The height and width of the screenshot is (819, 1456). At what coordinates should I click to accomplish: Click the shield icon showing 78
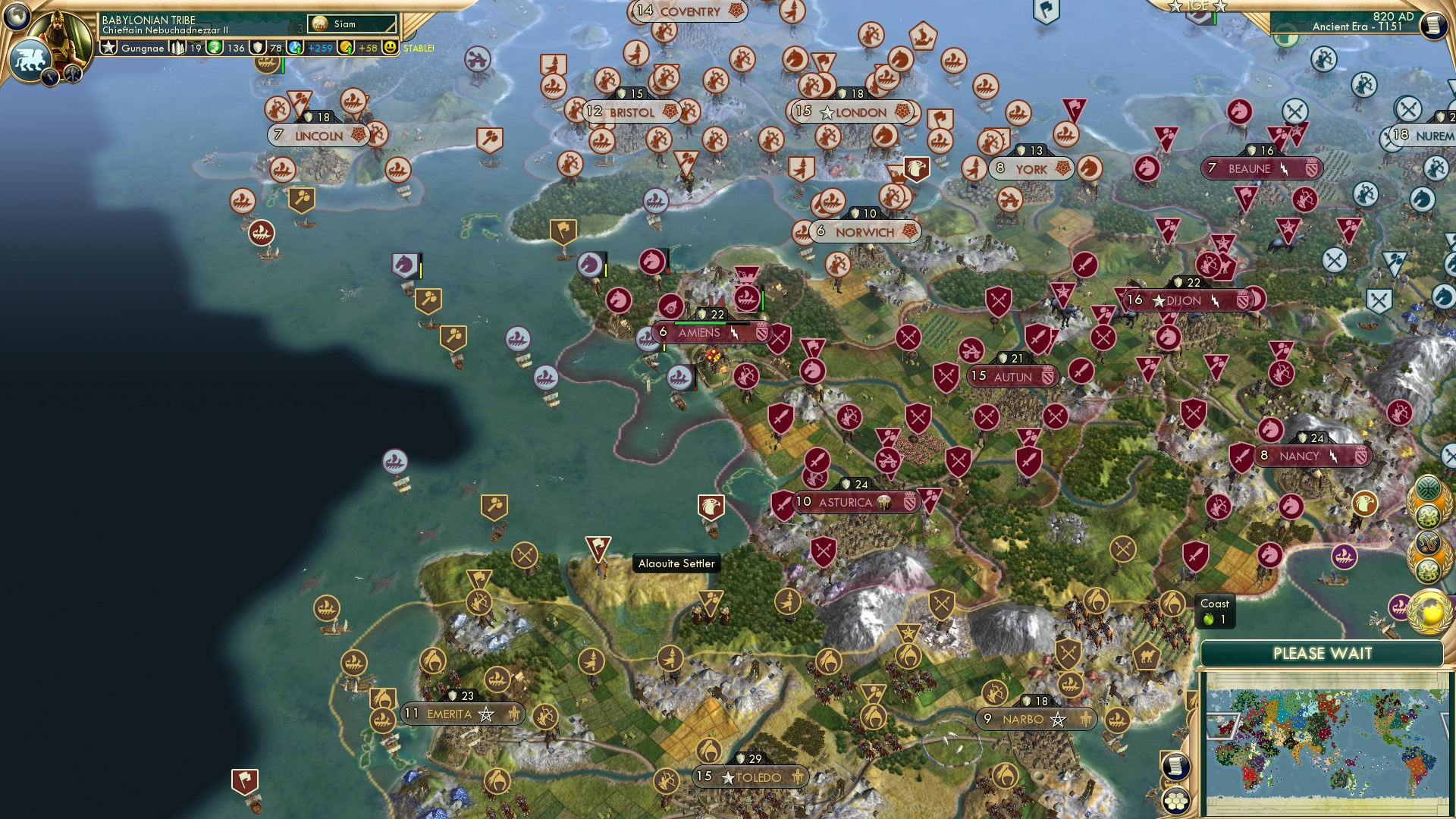(x=259, y=48)
